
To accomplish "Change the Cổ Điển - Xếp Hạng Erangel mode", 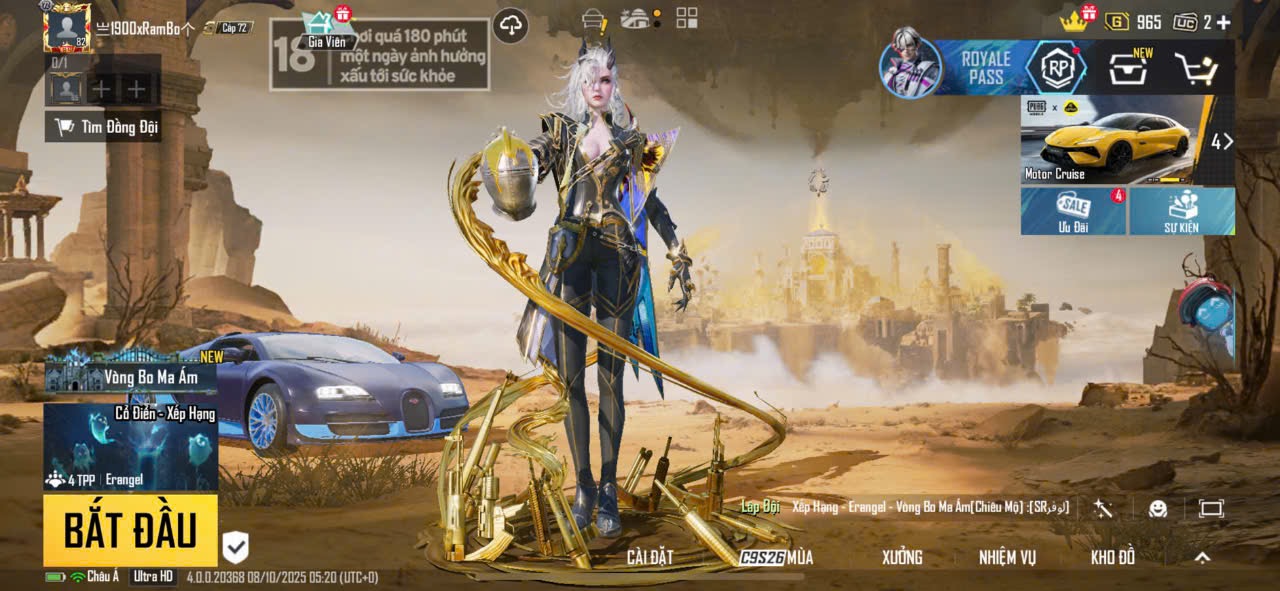I will [x=131, y=446].
